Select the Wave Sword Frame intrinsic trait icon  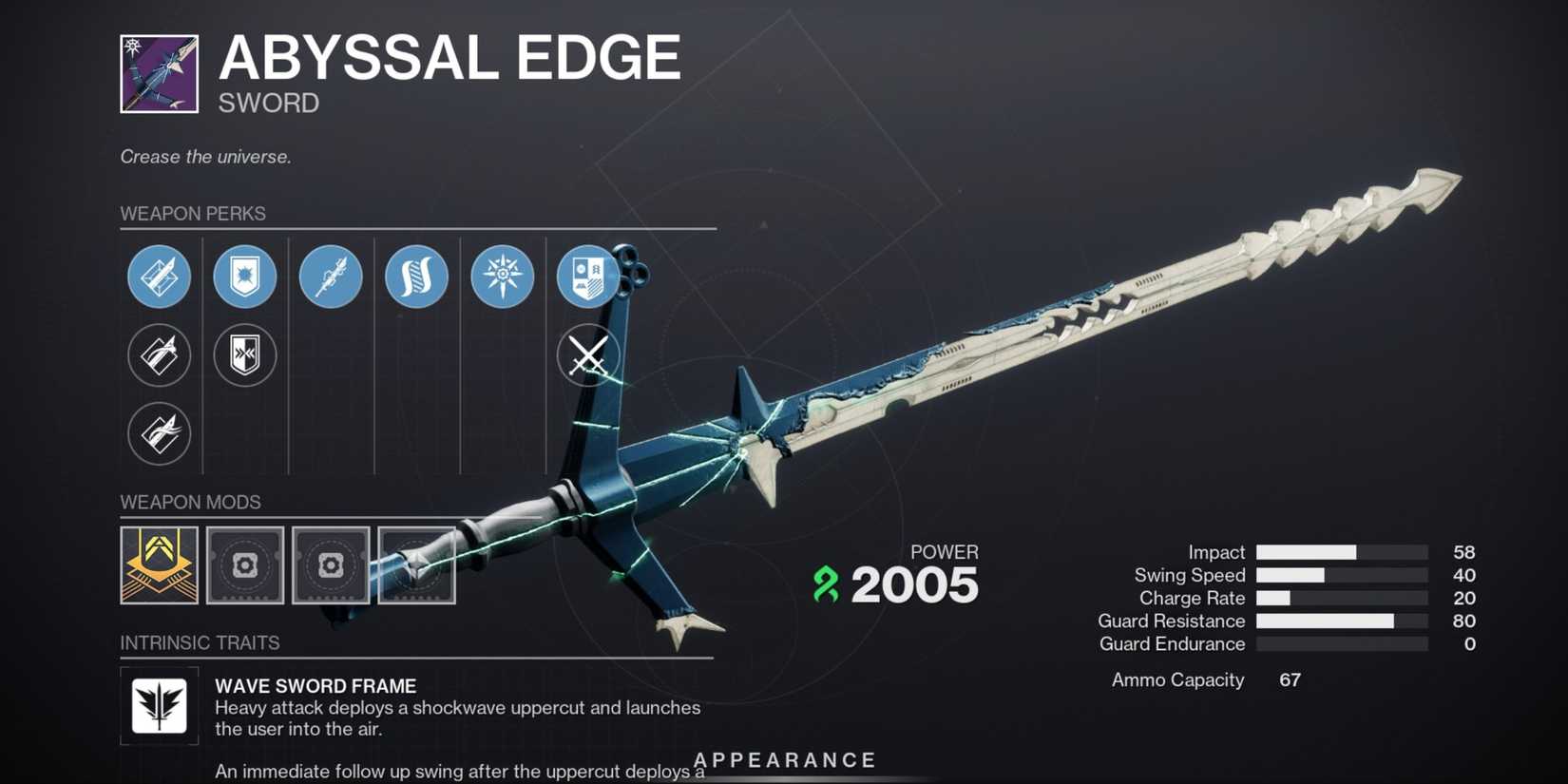(159, 706)
